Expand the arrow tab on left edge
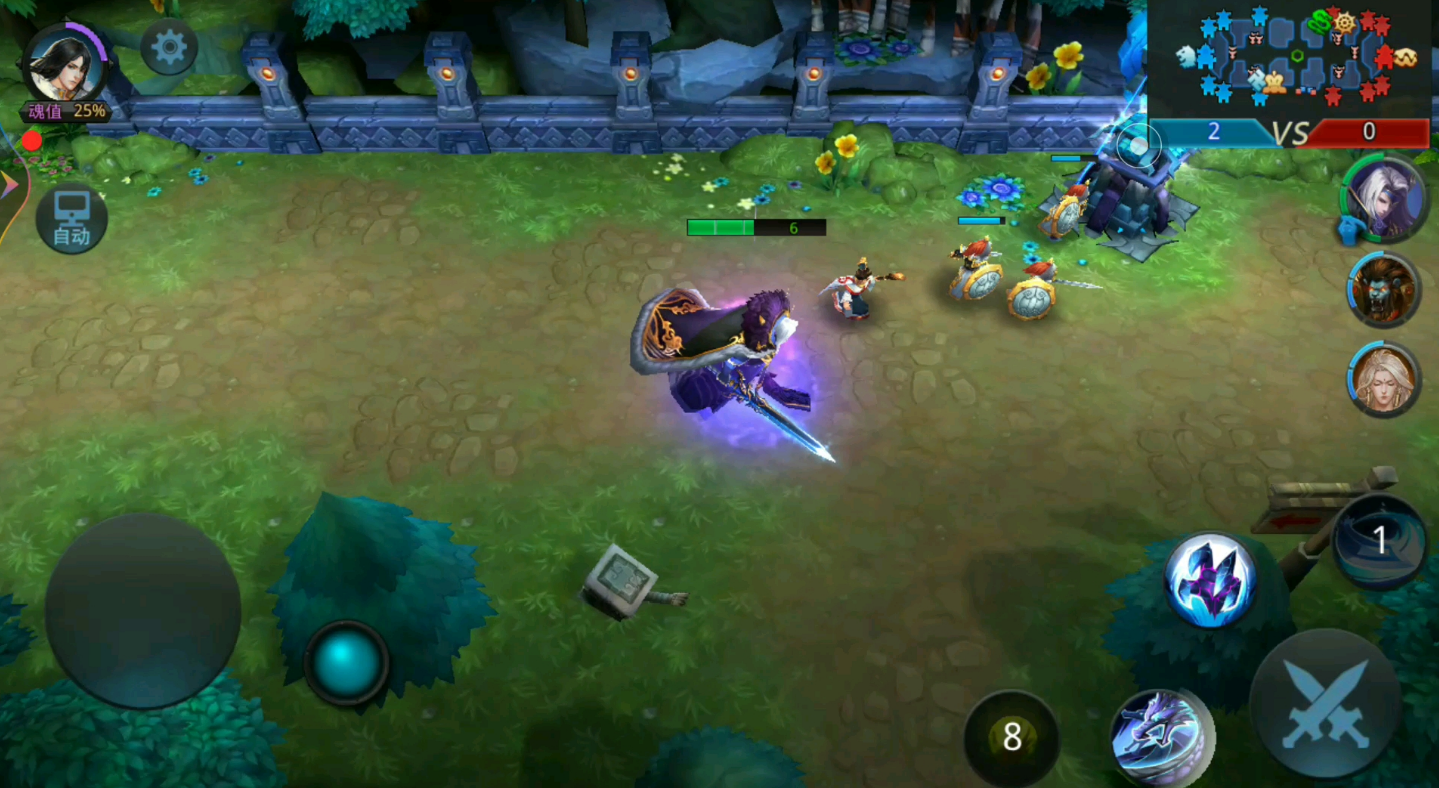This screenshot has height=788, width=1439. click(10, 184)
